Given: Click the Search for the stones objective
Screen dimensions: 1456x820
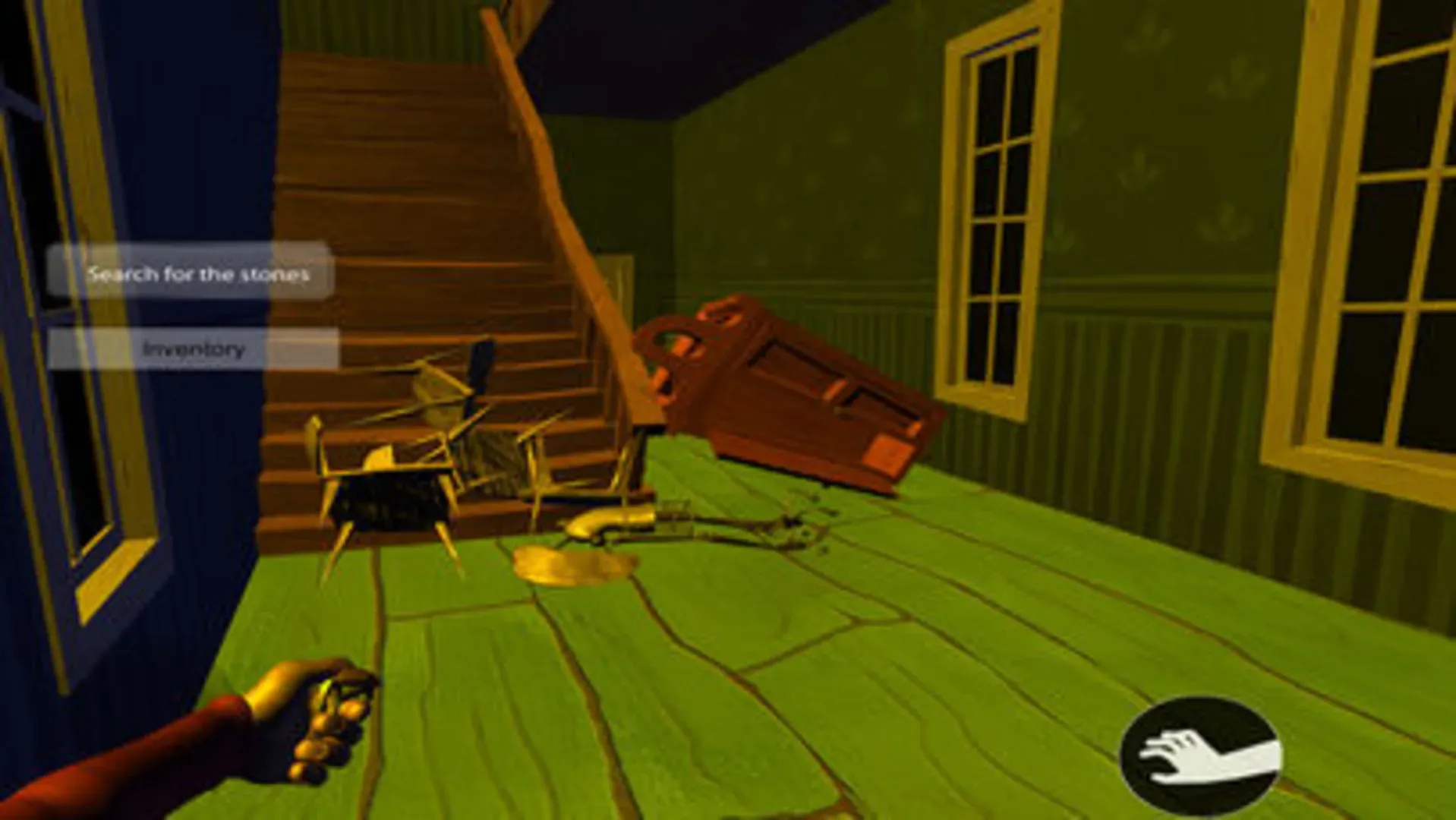Looking at the screenshot, I should click(x=194, y=273).
